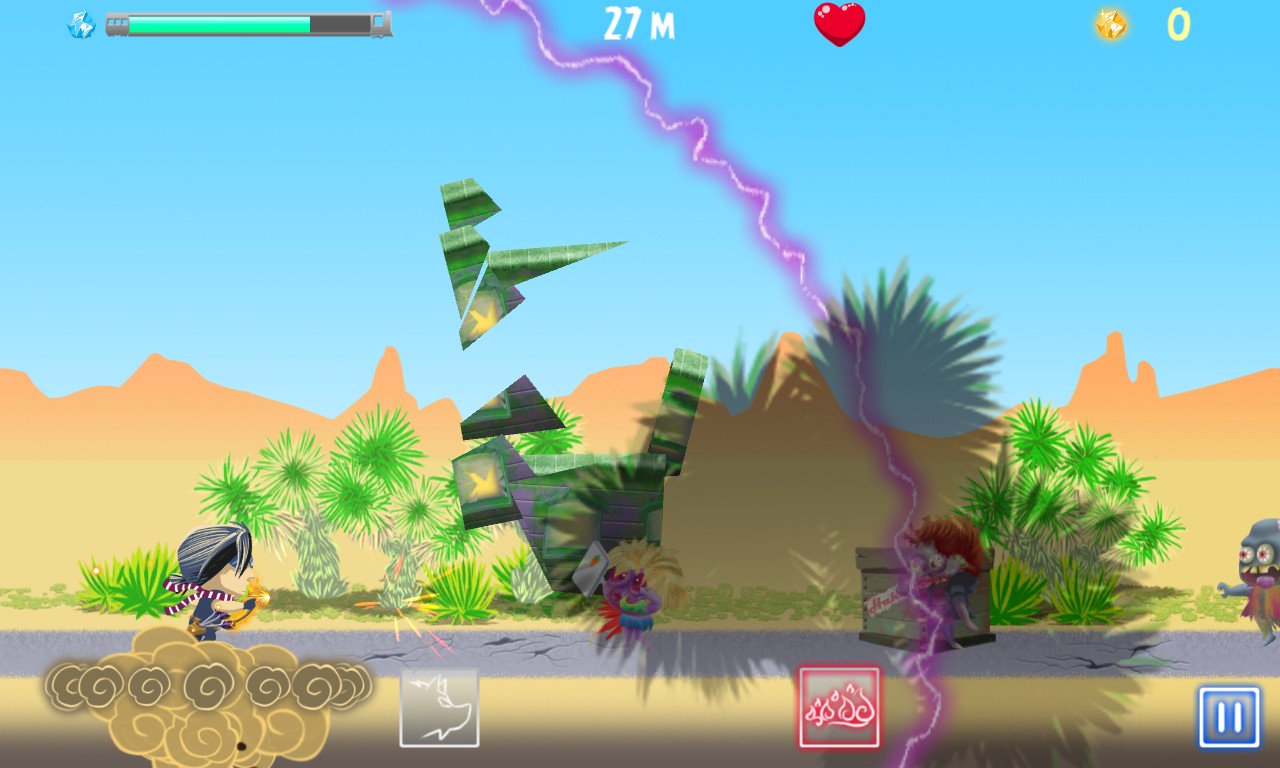Activate the red flame skill
The height and width of the screenshot is (768, 1280).
[x=839, y=708]
